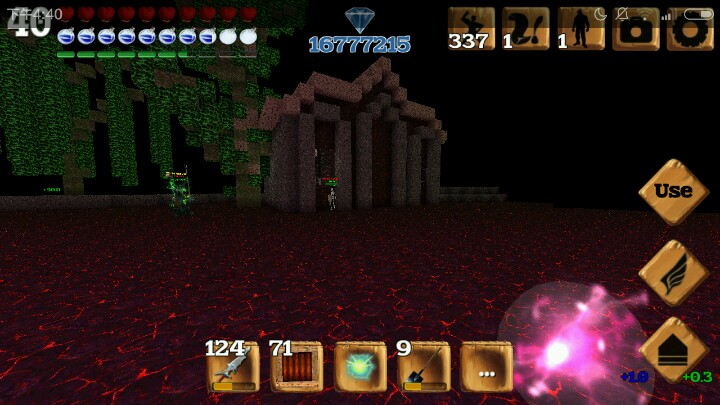720x405 pixels.
Task: Open more items with the ellipsis slot
Action: pyautogui.click(x=487, y=367)
